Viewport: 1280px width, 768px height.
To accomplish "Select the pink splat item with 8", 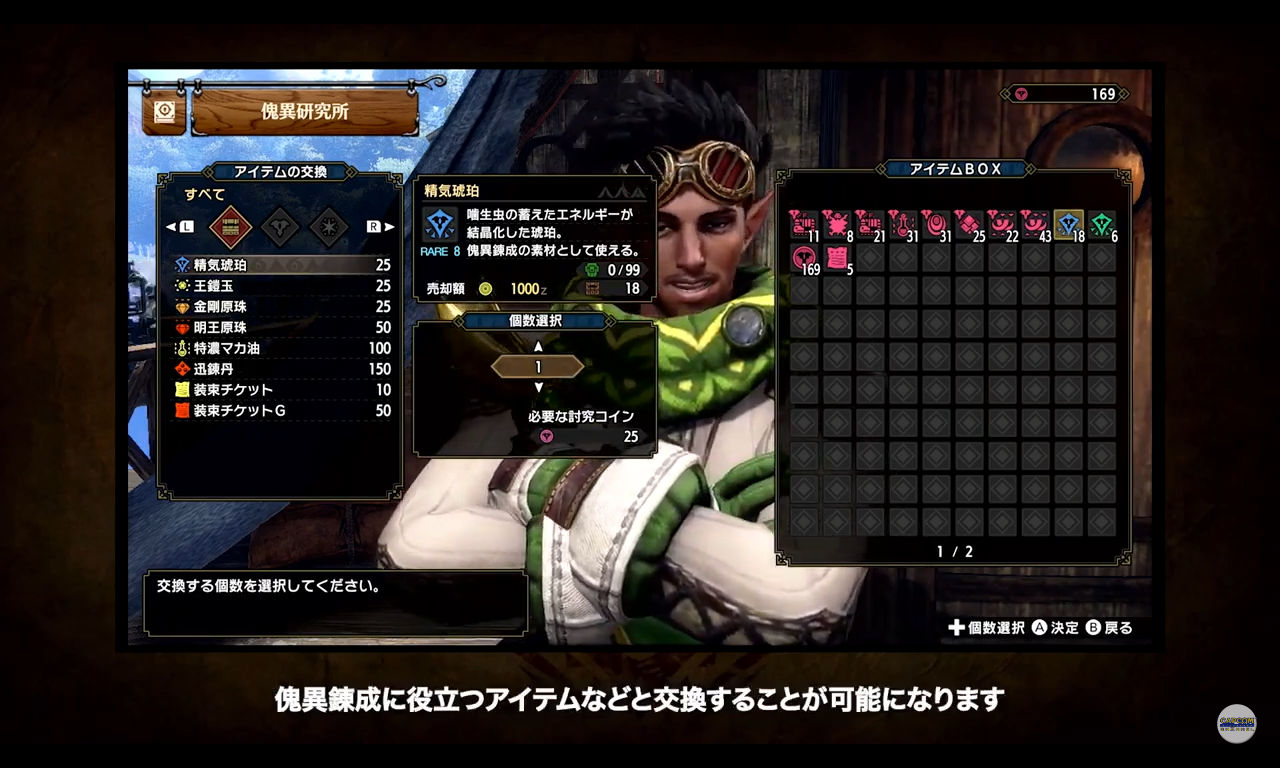I will 837,225.
